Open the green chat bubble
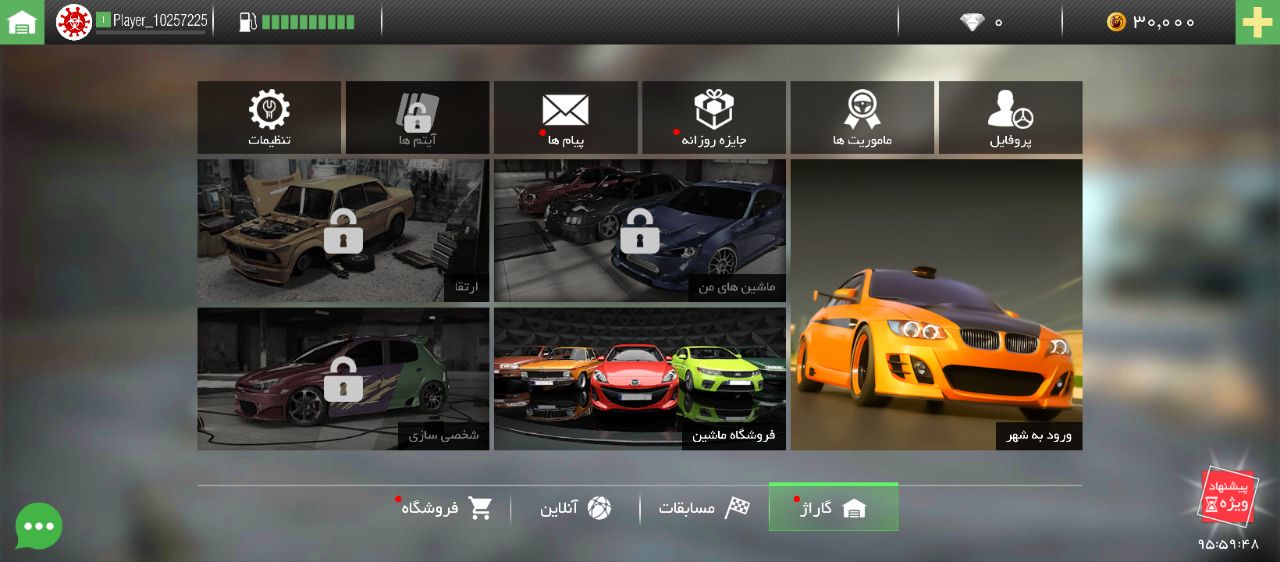Viewport: 1280px width, 562px height. [x=39, y=526]
